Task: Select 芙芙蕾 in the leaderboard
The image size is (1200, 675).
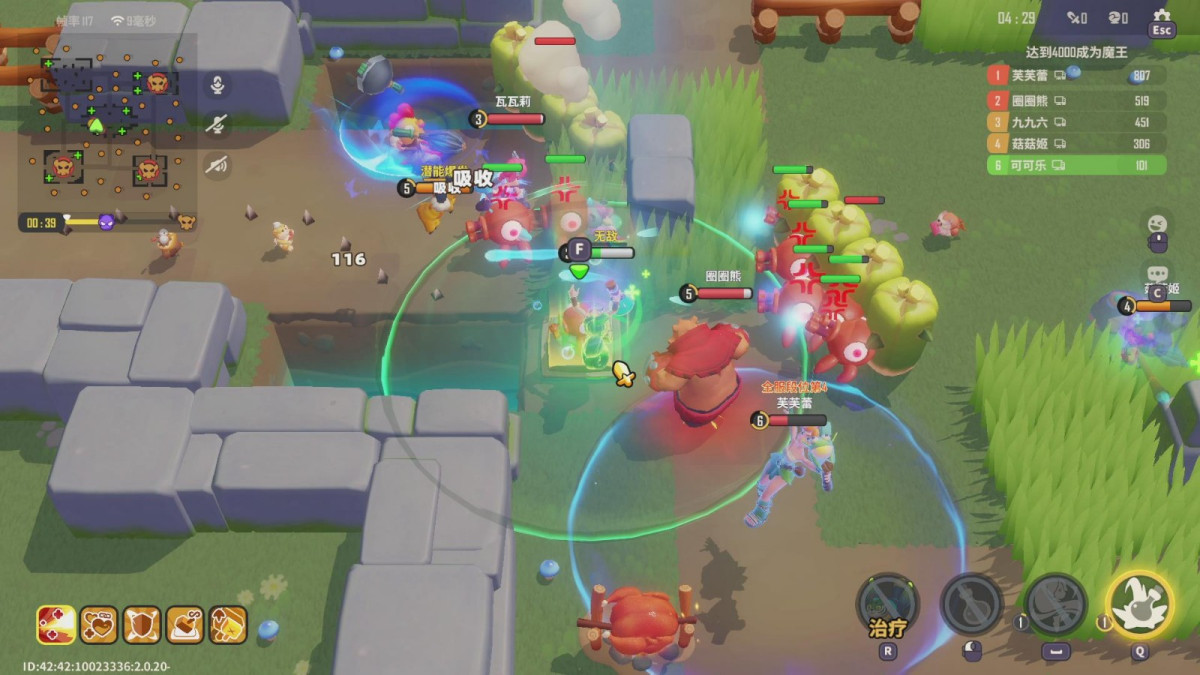Action: point(1075,75)
